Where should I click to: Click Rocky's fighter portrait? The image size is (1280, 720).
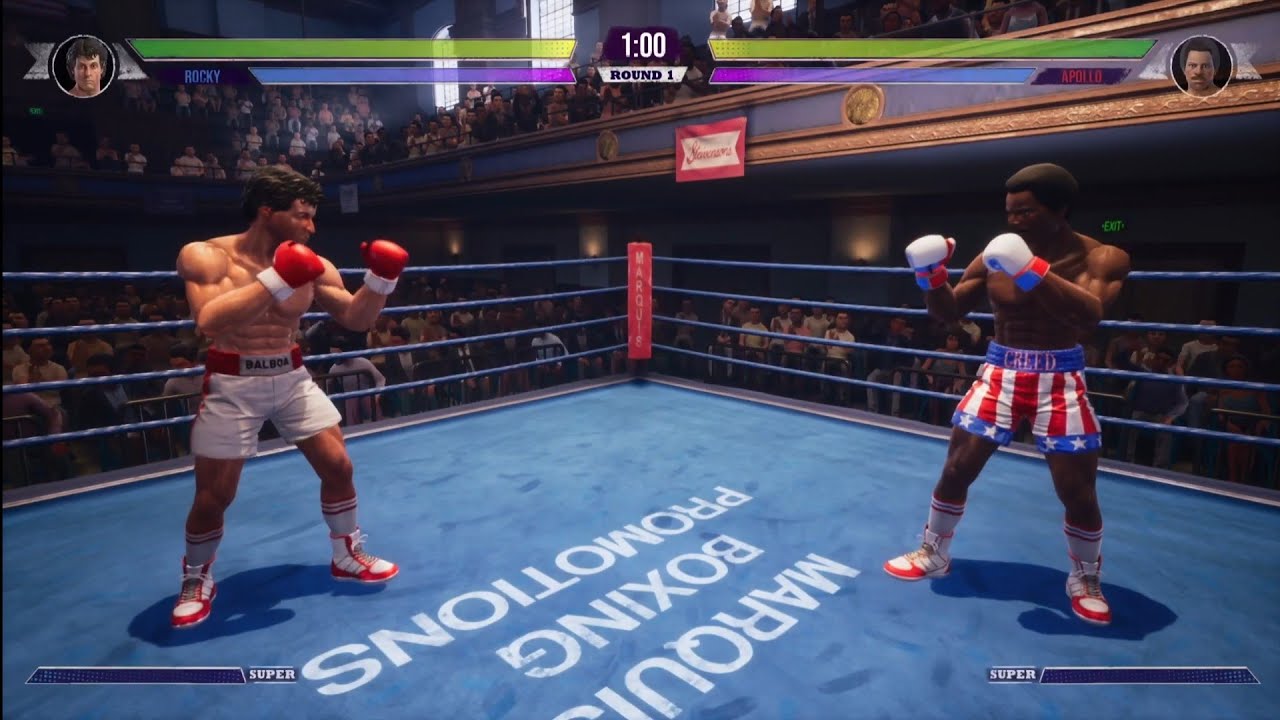point(83,66)
